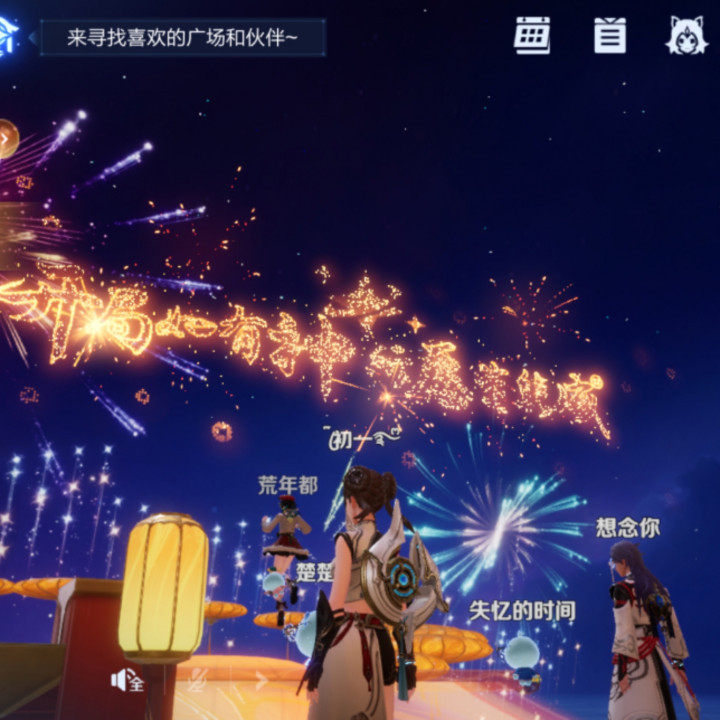The width and height of the screenshot is (720, 720).
Task: Open the glowing blue emblem icon
Action: point(8,38)
